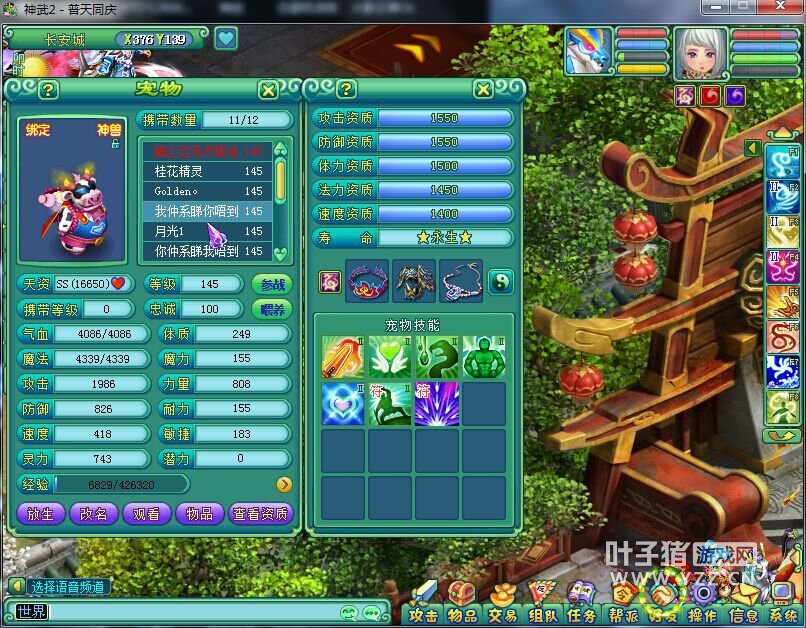The width and height of the screenshot is (806, 628).
Task: Select the green muscle-man pet skill
Action: [x=483, y=357]
